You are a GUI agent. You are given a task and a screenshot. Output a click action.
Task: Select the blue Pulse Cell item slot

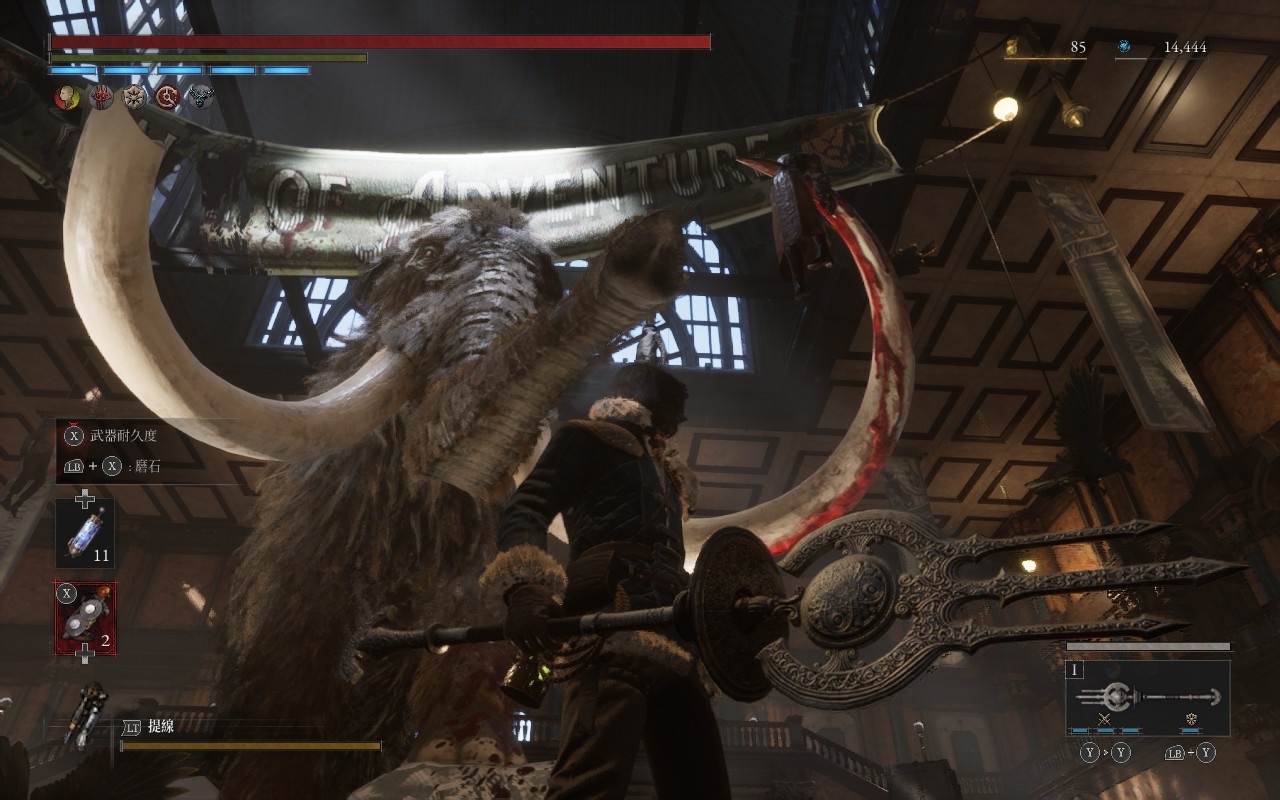[85, 533]
